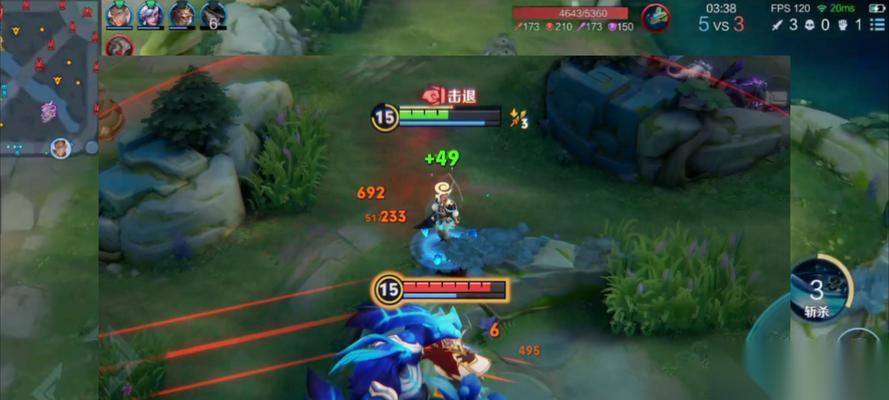Tap the red-ringed hero portrait below teammates

[120, 46]
